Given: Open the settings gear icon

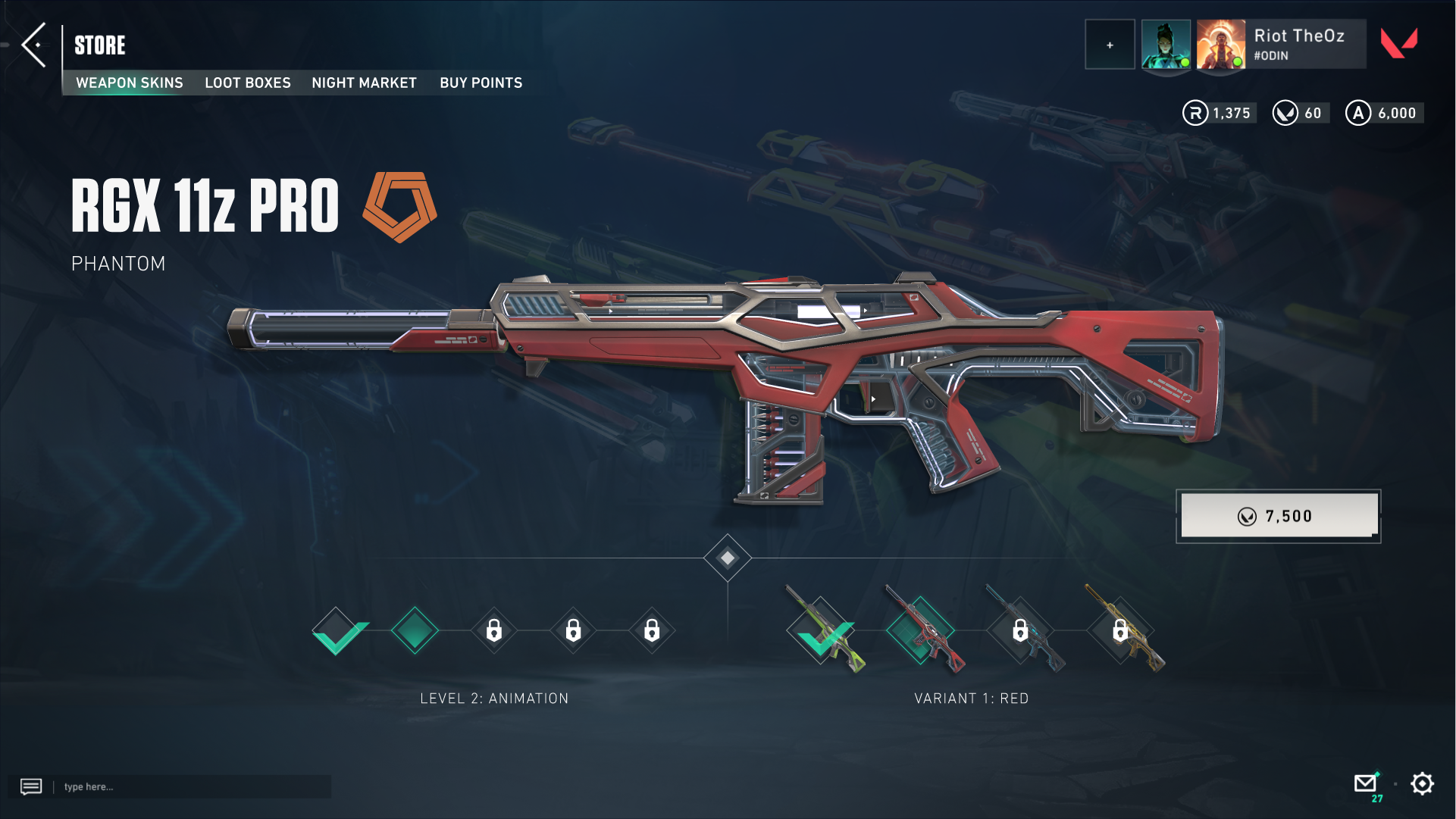Looking at the screenshot, I should [1422, 783].
